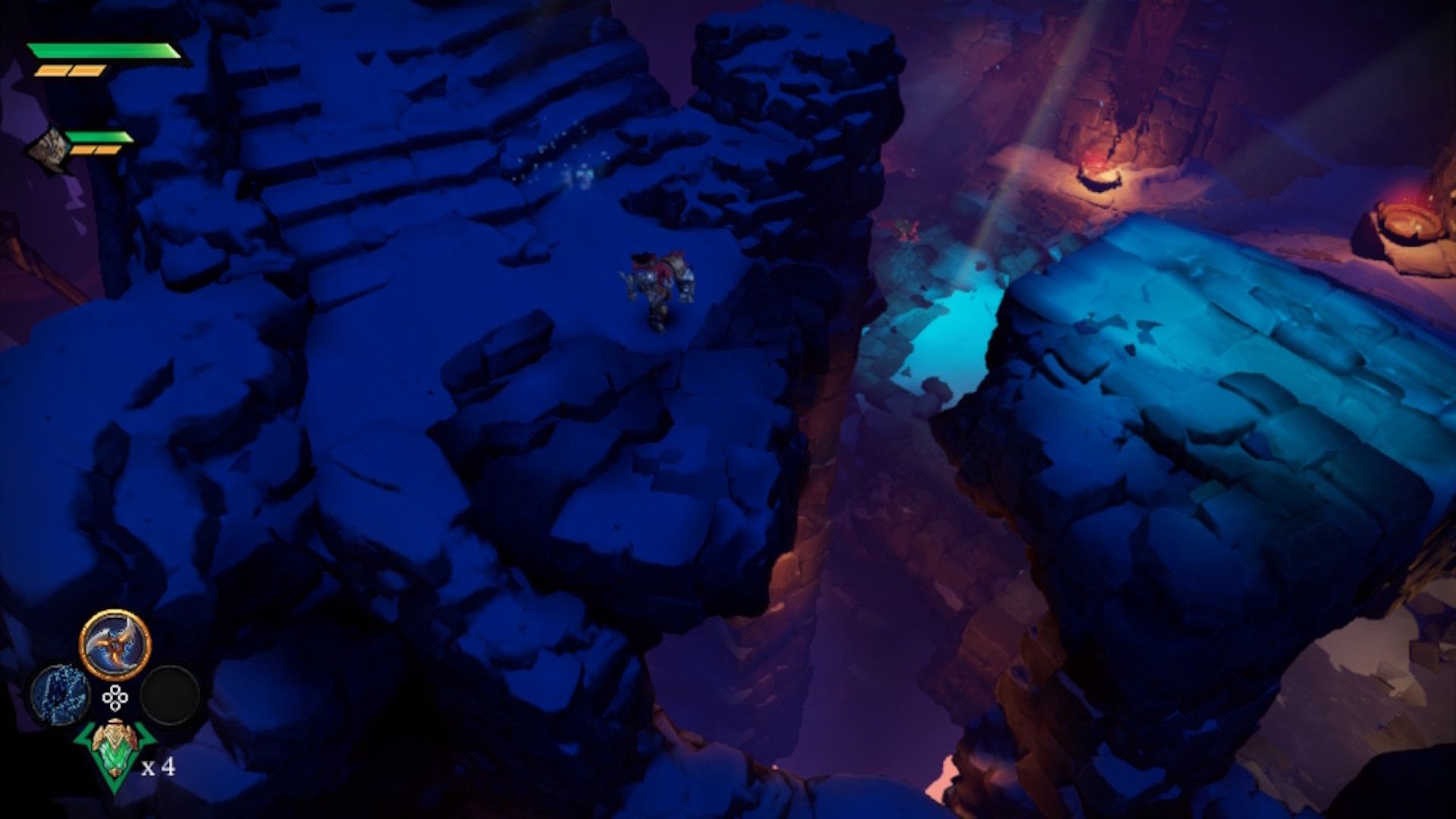Toggle the first yellow wrath pip
Image resolution: width=1456 pixels, height=819 pixels.
pos(52,71)
